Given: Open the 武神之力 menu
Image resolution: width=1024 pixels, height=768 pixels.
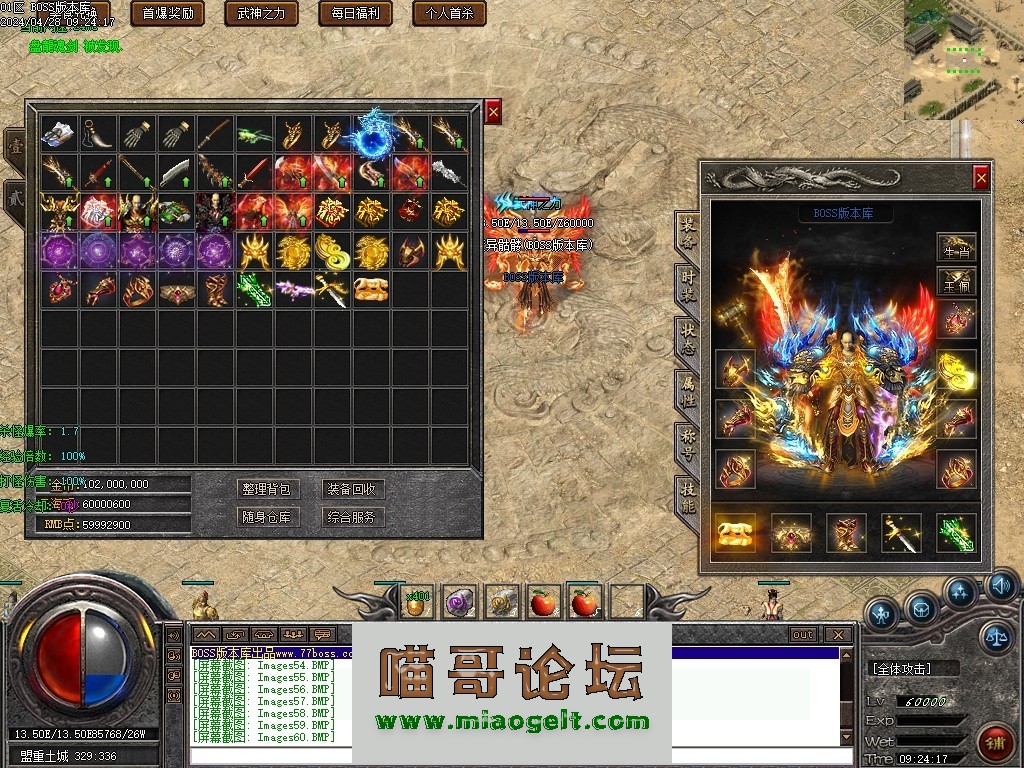Looking at the screenshot, I should (x=261, y=14).
